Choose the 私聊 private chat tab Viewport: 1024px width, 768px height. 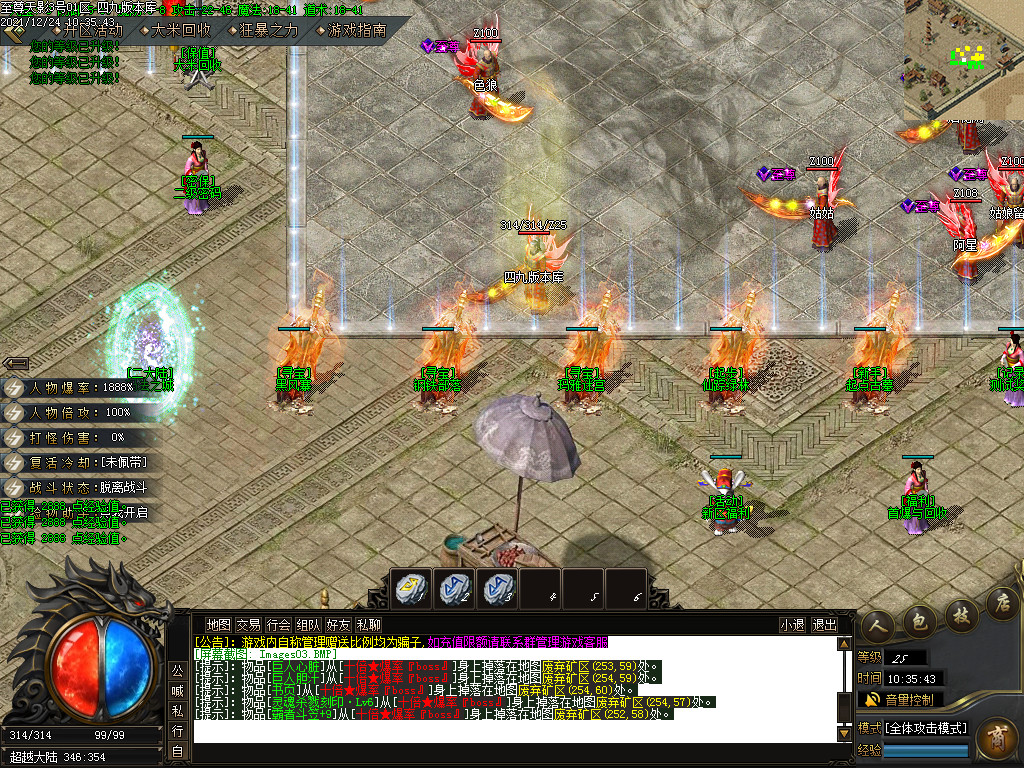368,624
